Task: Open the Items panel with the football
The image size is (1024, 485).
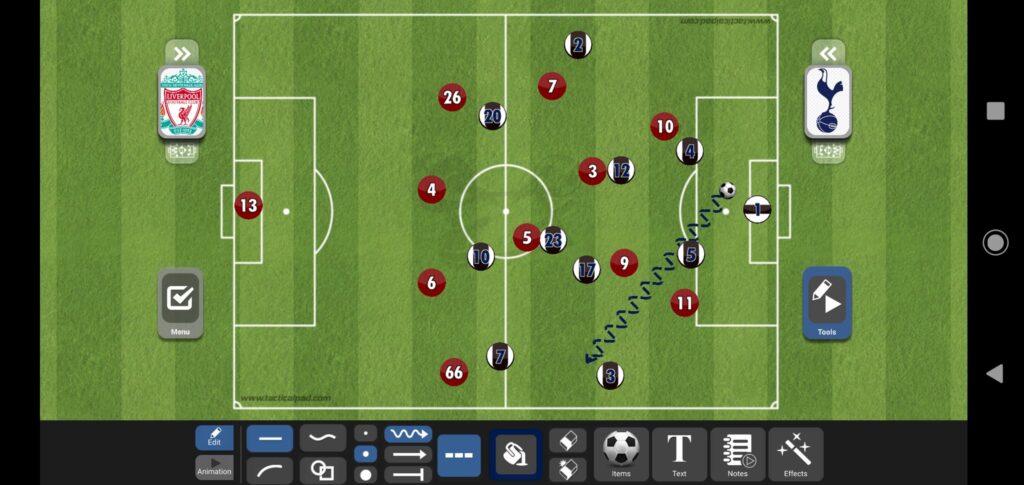Action: pyautogui.click(x=621, y=454)
